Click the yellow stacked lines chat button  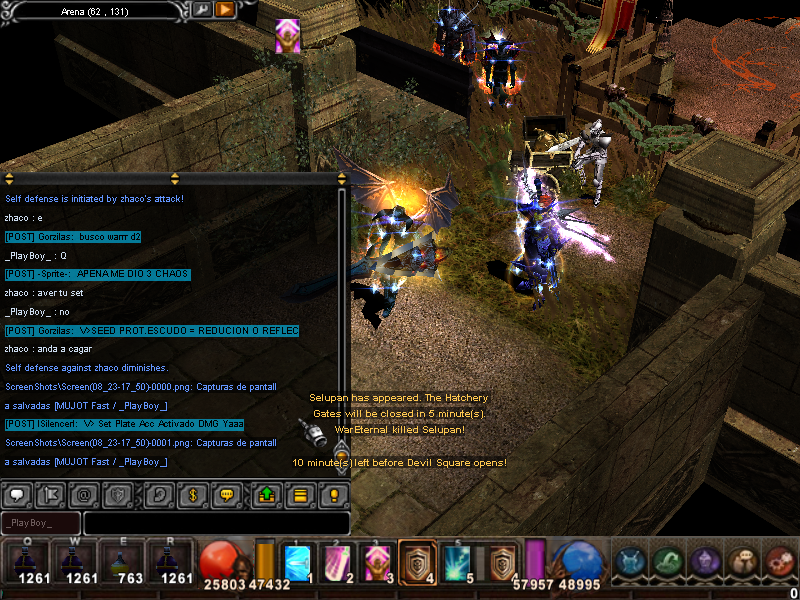(299, 494)
